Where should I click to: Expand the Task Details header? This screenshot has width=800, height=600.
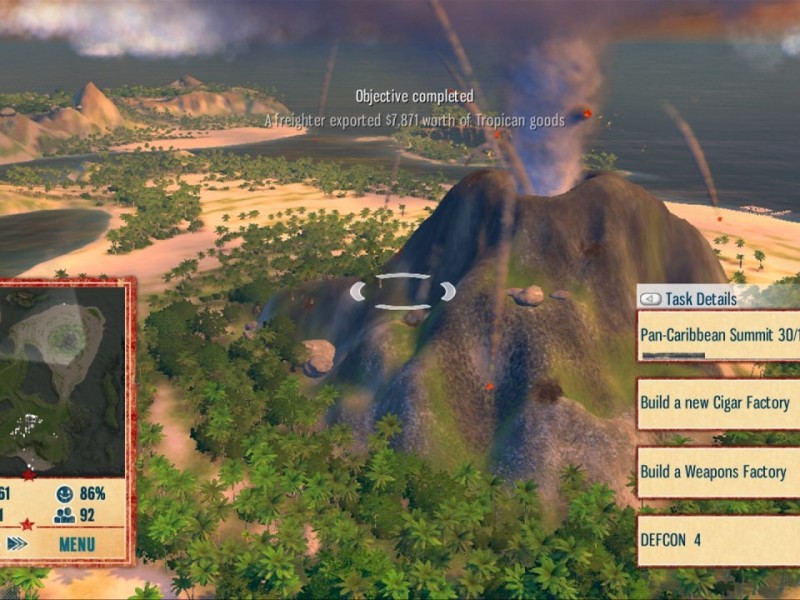click(702, 298)
